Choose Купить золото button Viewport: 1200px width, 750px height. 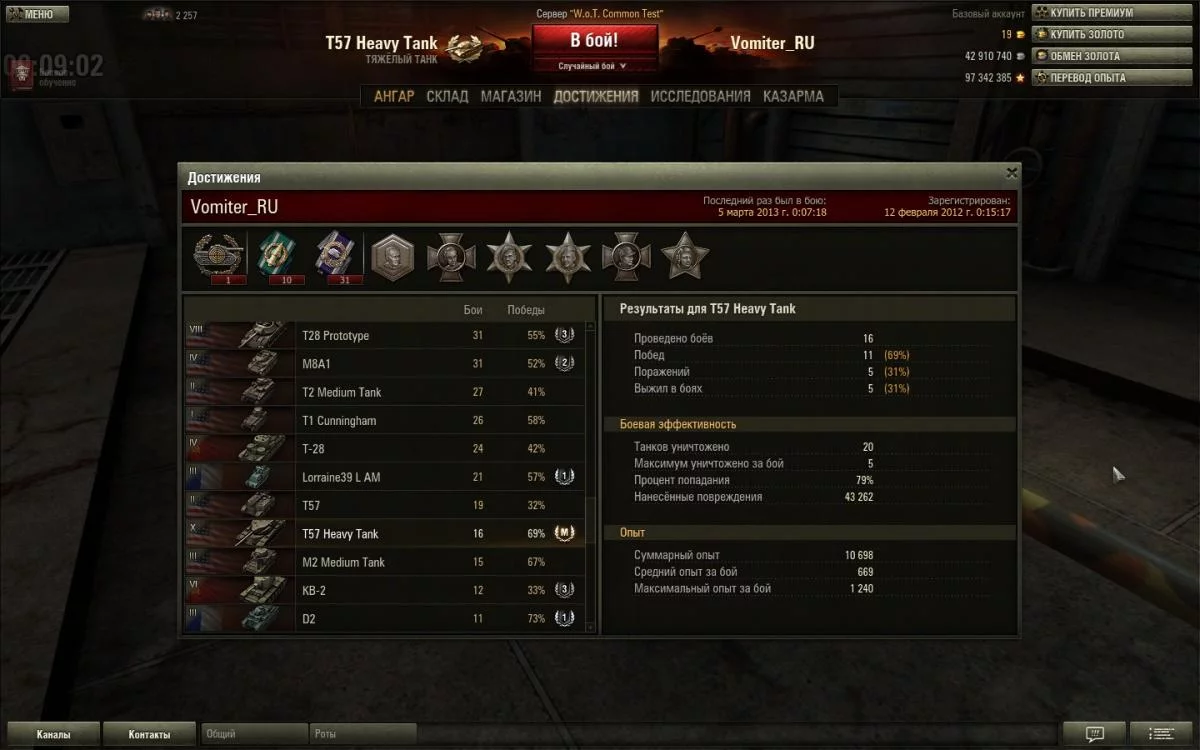[1084, 34]
